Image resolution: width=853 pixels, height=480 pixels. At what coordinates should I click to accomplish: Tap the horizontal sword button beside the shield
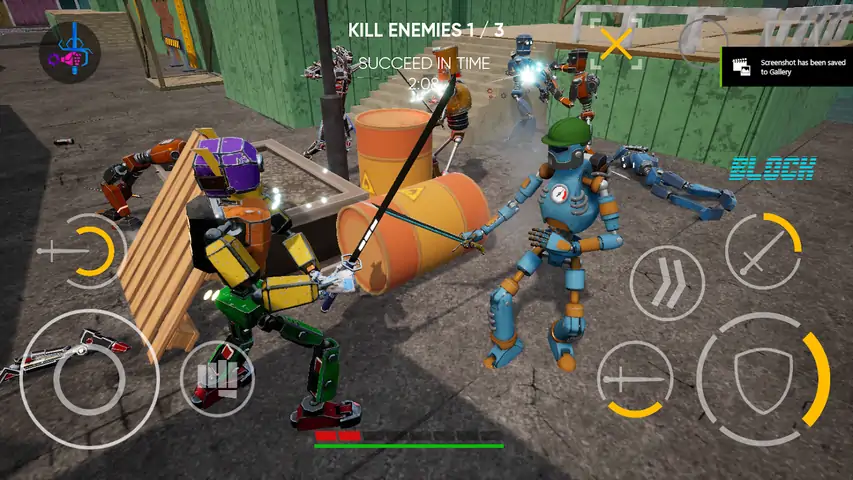click(634, 379)
